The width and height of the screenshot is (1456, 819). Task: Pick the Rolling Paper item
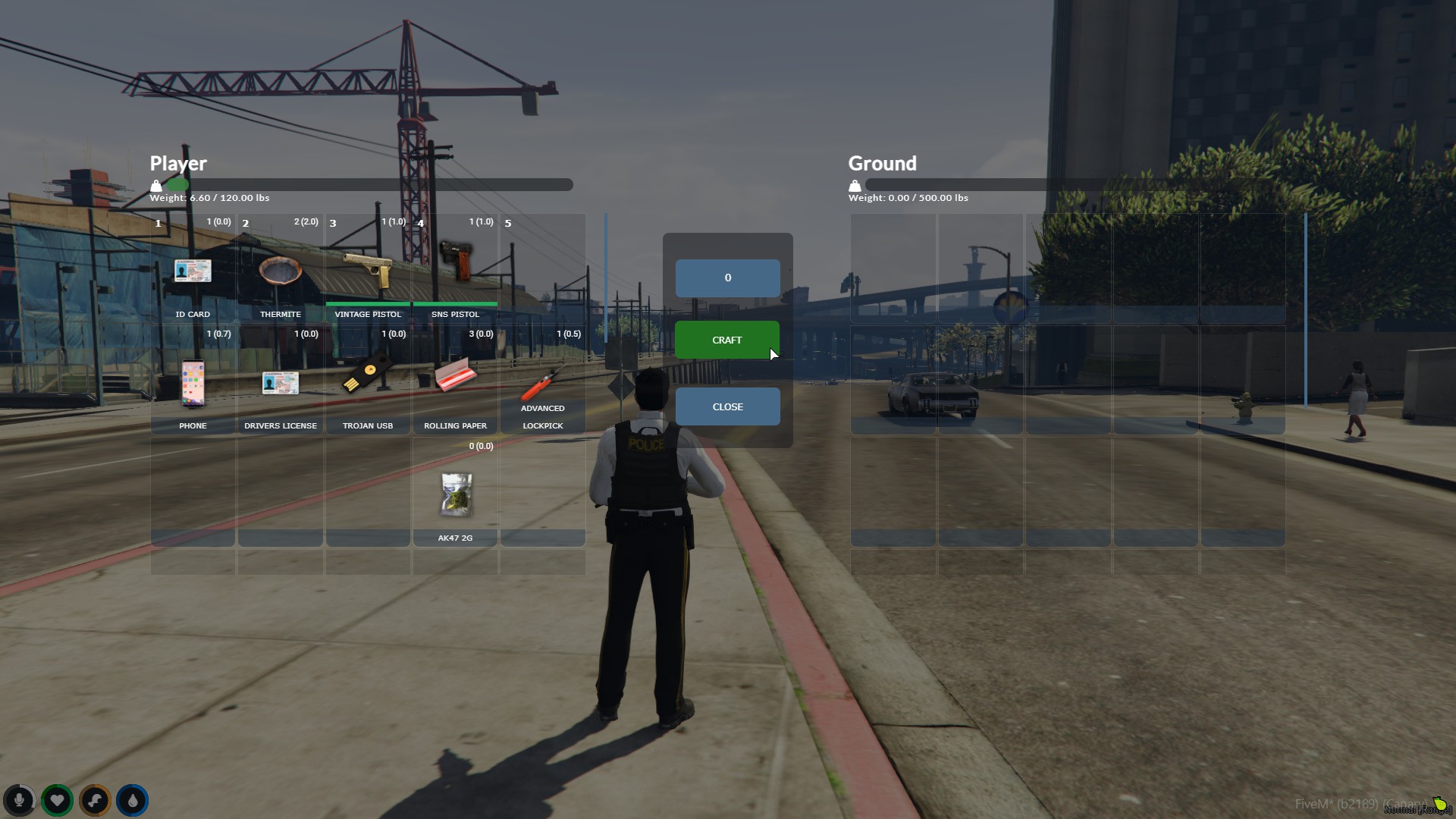[455, 376]
